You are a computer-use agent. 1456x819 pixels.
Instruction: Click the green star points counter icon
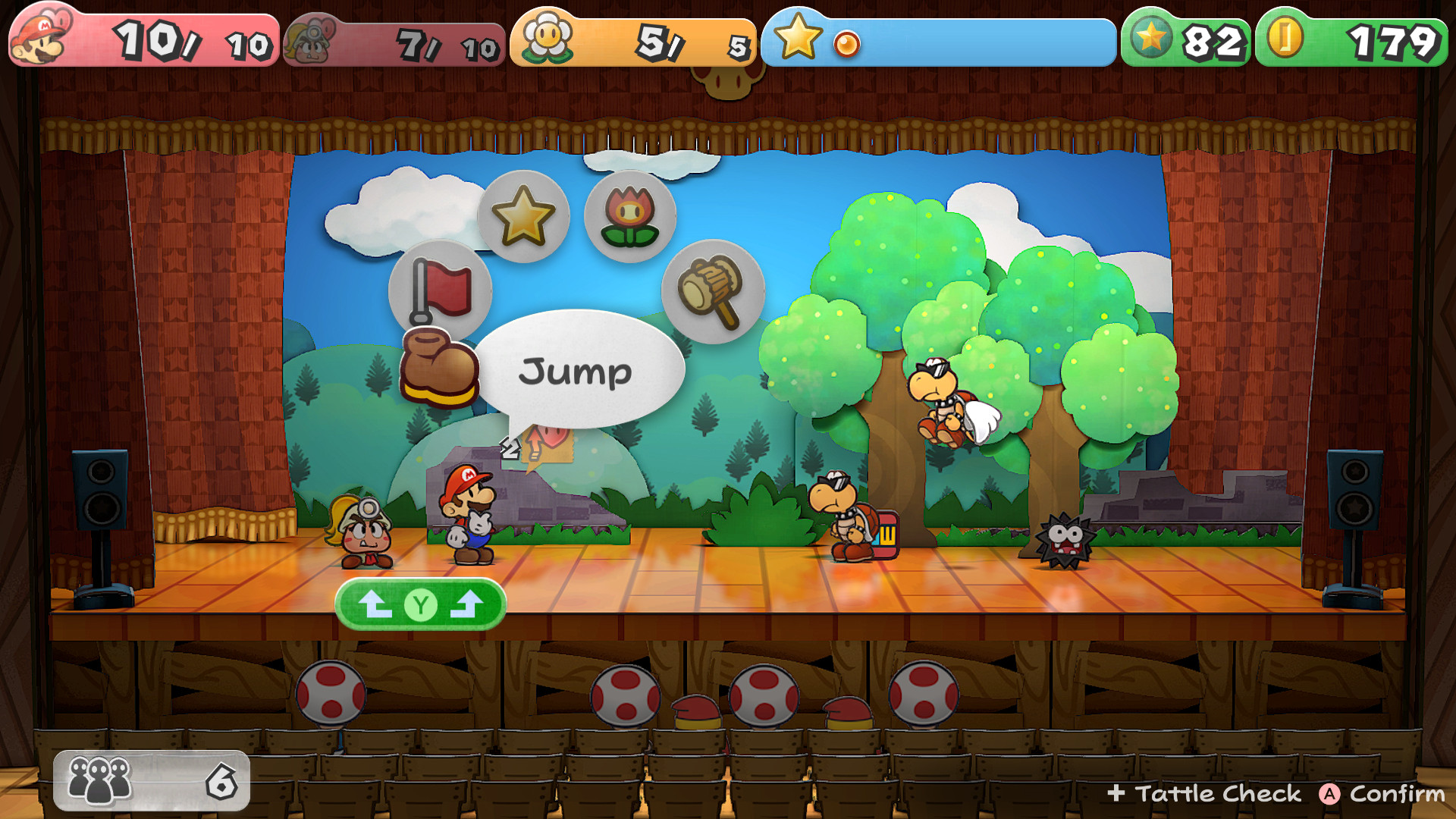click(x=1152, y=35)
